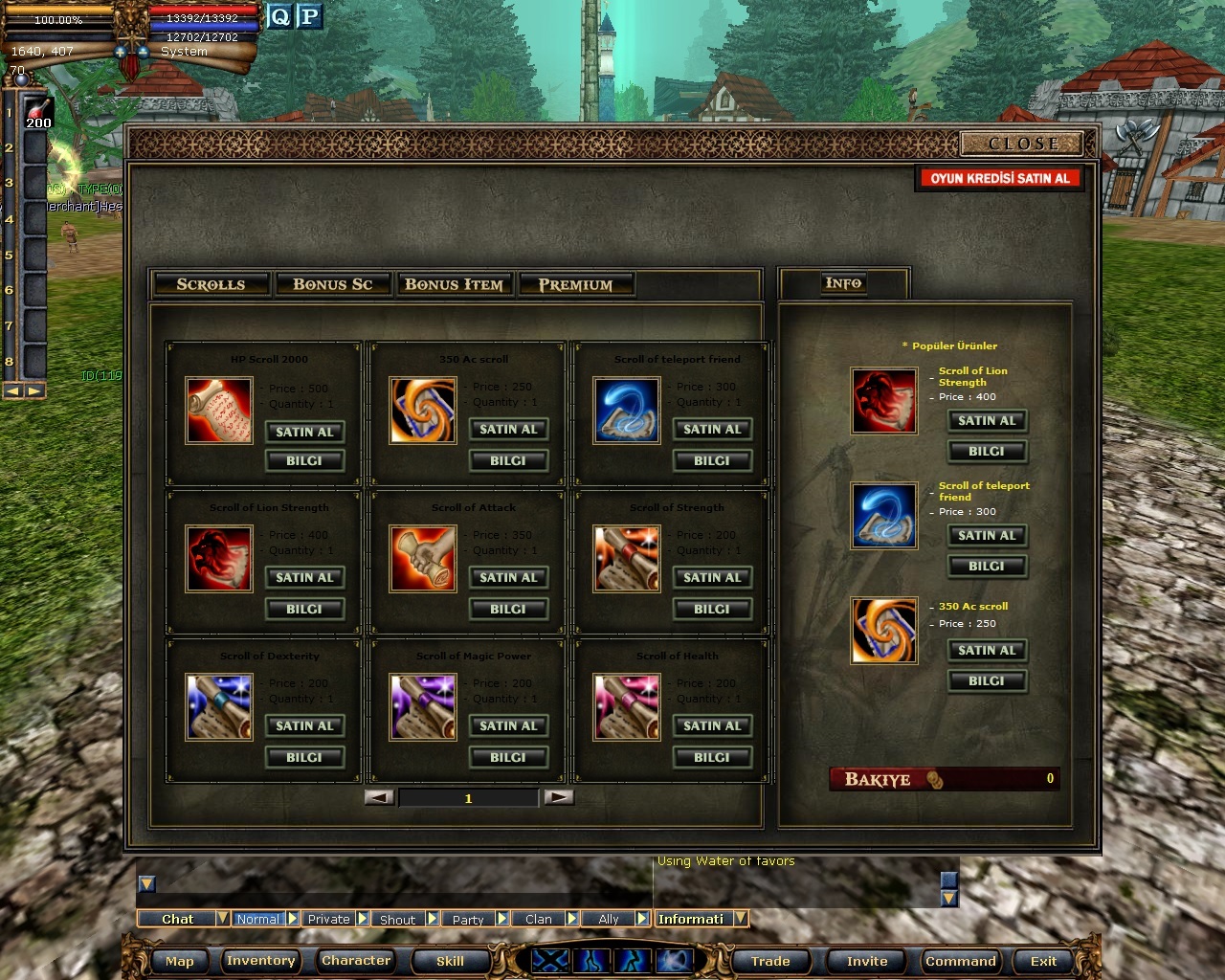Switch to the Bonus Sc tab

coord(332,284)
